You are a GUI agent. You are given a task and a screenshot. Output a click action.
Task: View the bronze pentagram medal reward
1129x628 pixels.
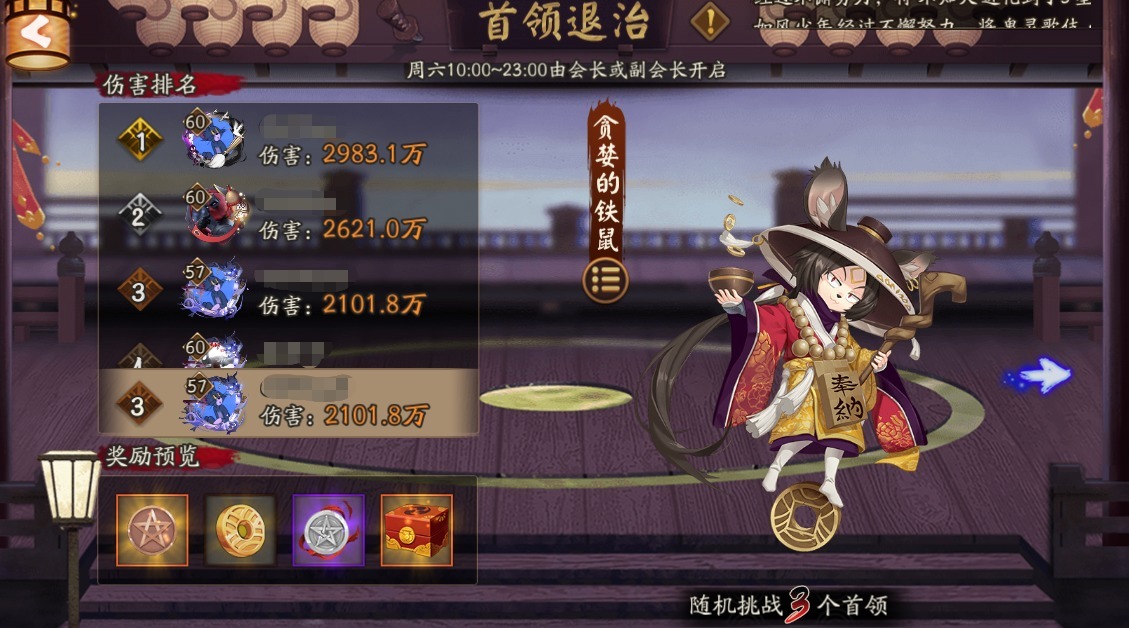[152, 530]
